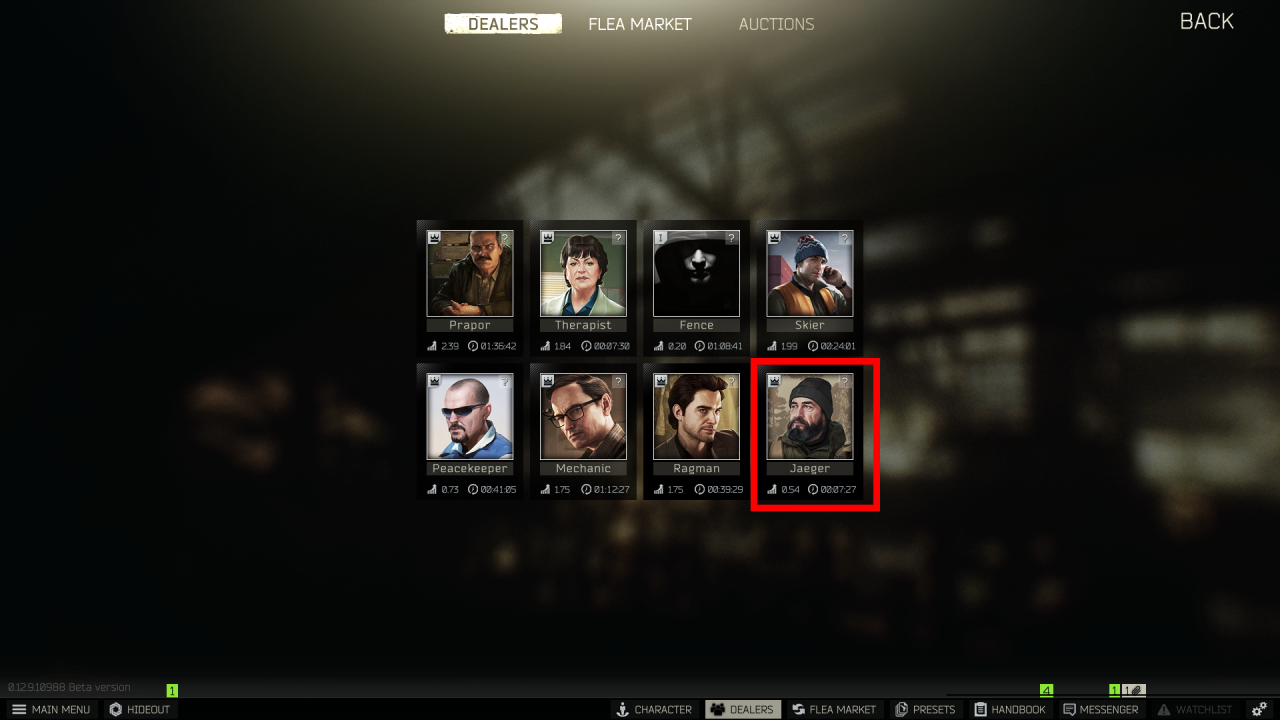Open the Therapist trader card
Image resolution: width=1280 pixels, height=720 pixels.
tap(583, 273)
